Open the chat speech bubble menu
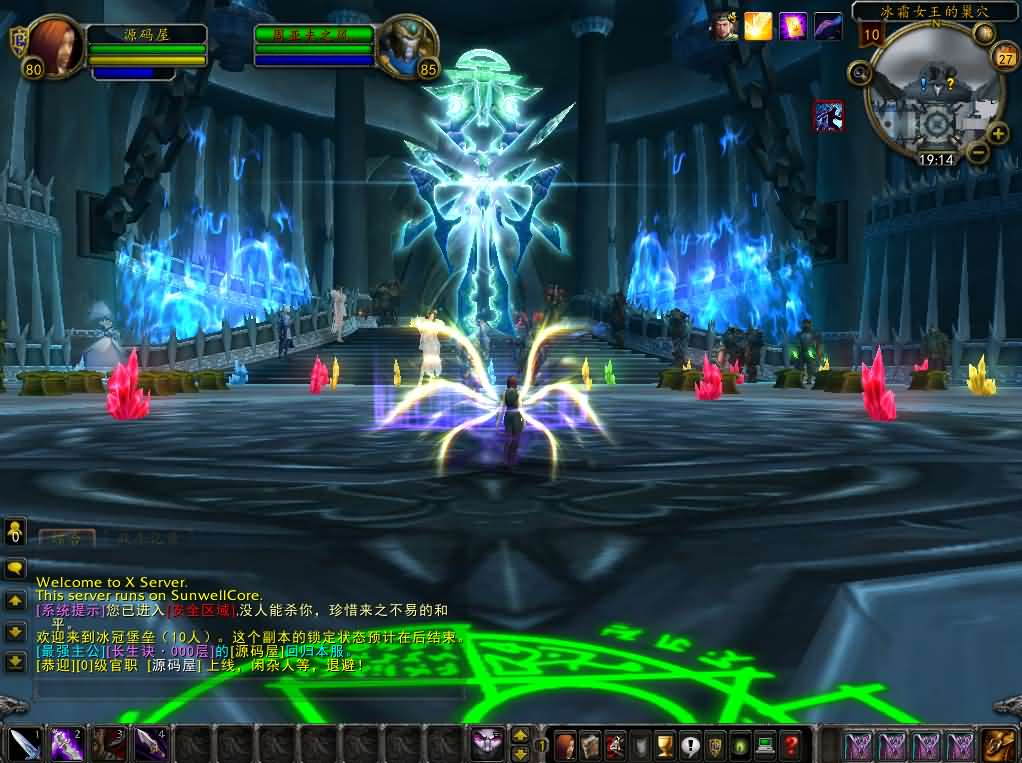The image size is (1022, 763). tap(15, 568)
